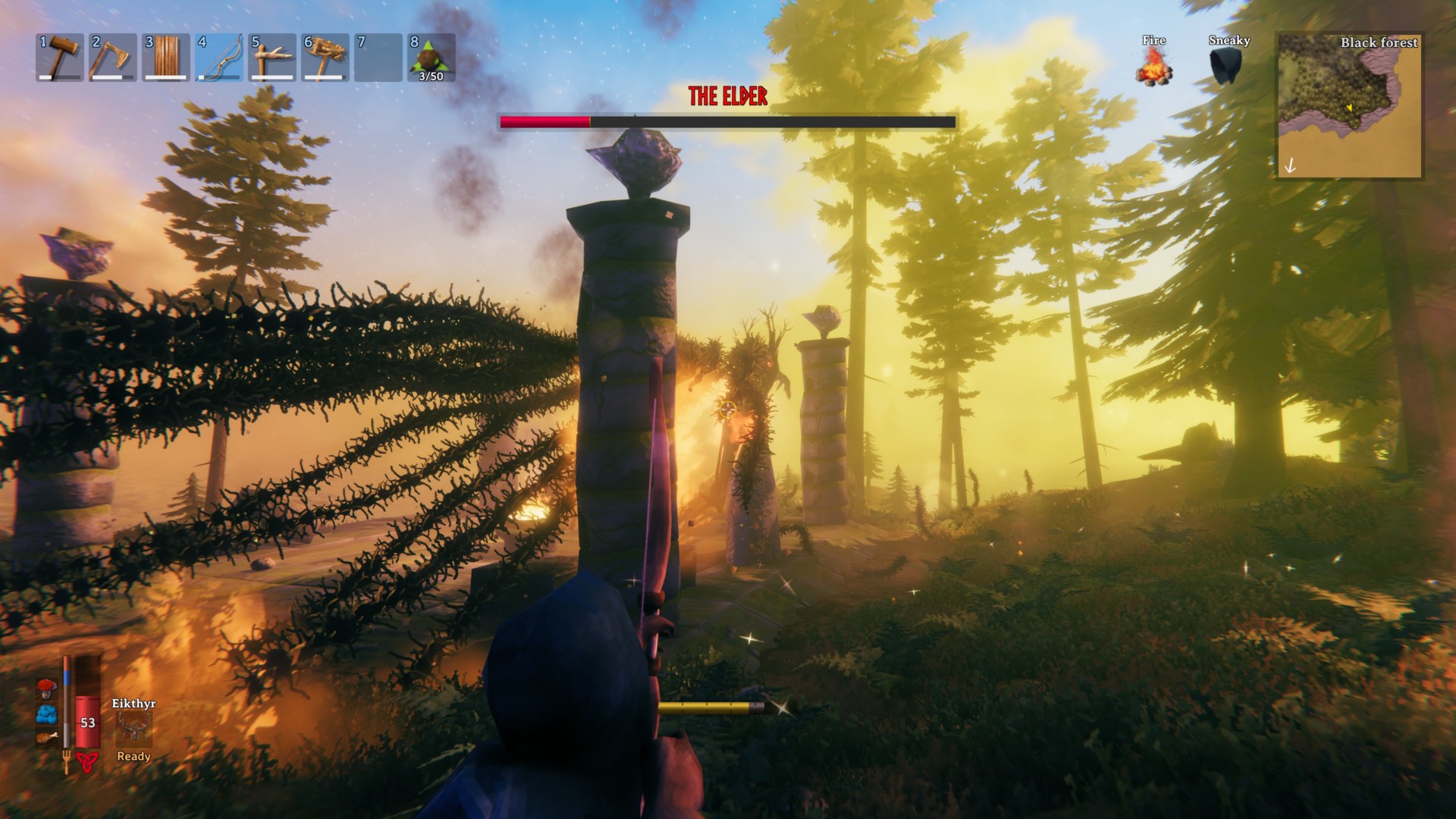Use the pine cone stack showing 3/50

coord(431,58)
